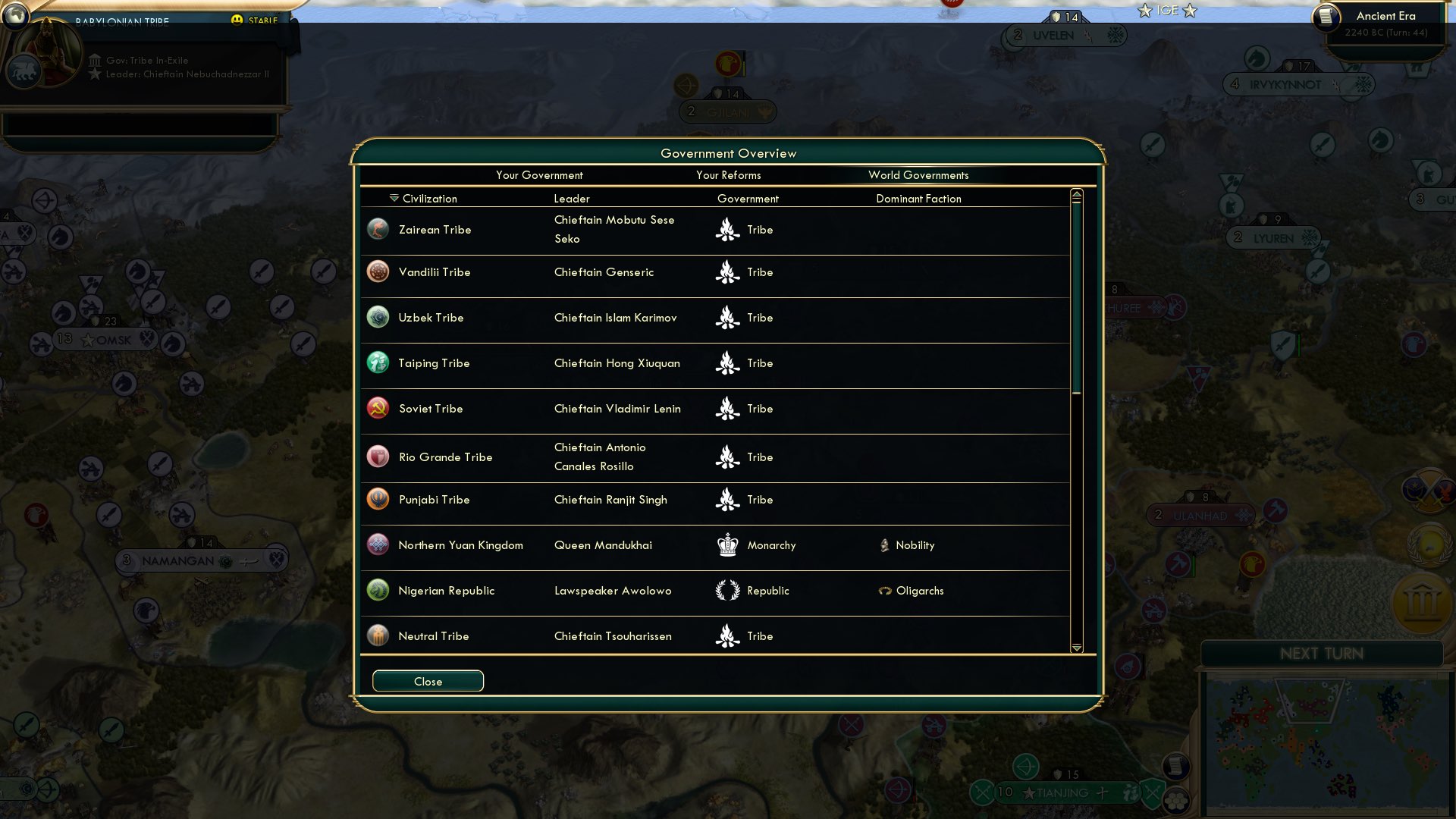
Task: Click the Monarchy crown icon for Northern Yuan
Action: [x=728, y=544]
